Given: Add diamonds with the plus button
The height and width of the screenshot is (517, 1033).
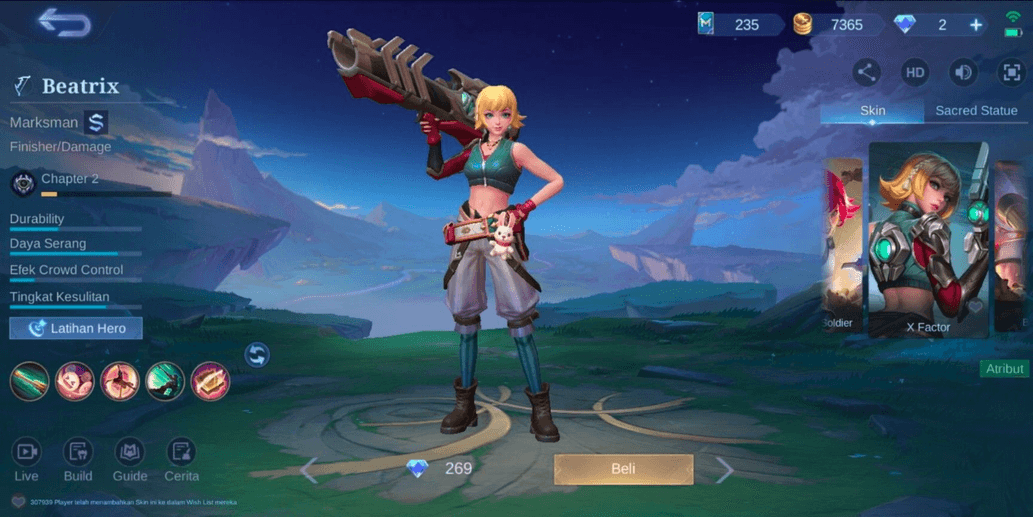Looking at the screenshot, I should coord(976,25).
